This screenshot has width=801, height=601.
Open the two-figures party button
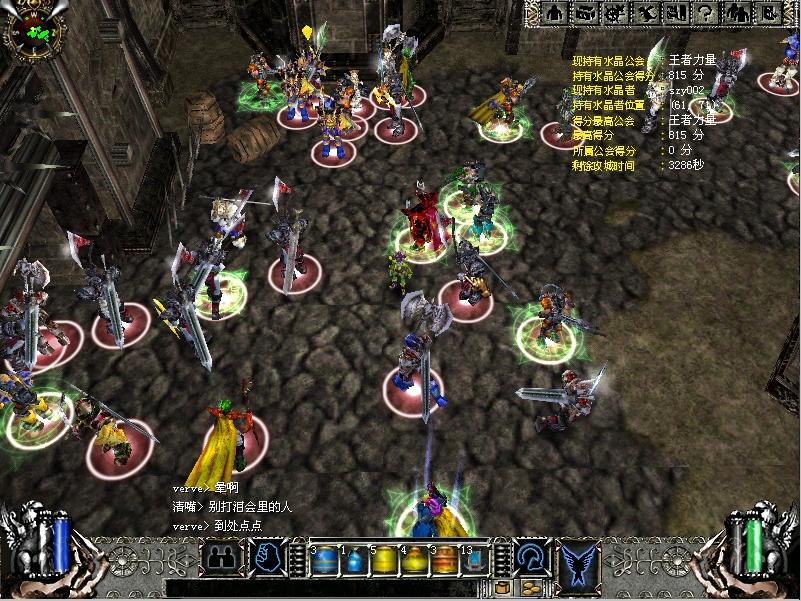pyautogui.click(x=737, y=13)
